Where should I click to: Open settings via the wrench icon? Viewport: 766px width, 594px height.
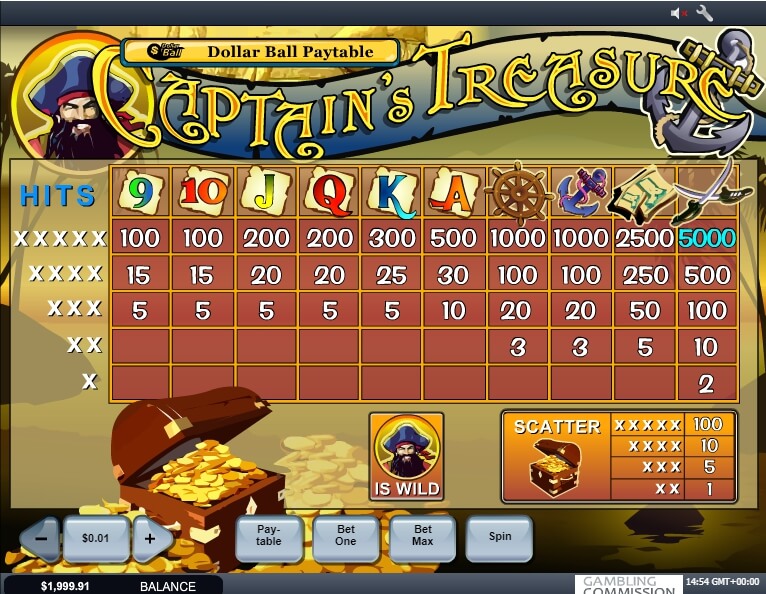pos(704,13)
